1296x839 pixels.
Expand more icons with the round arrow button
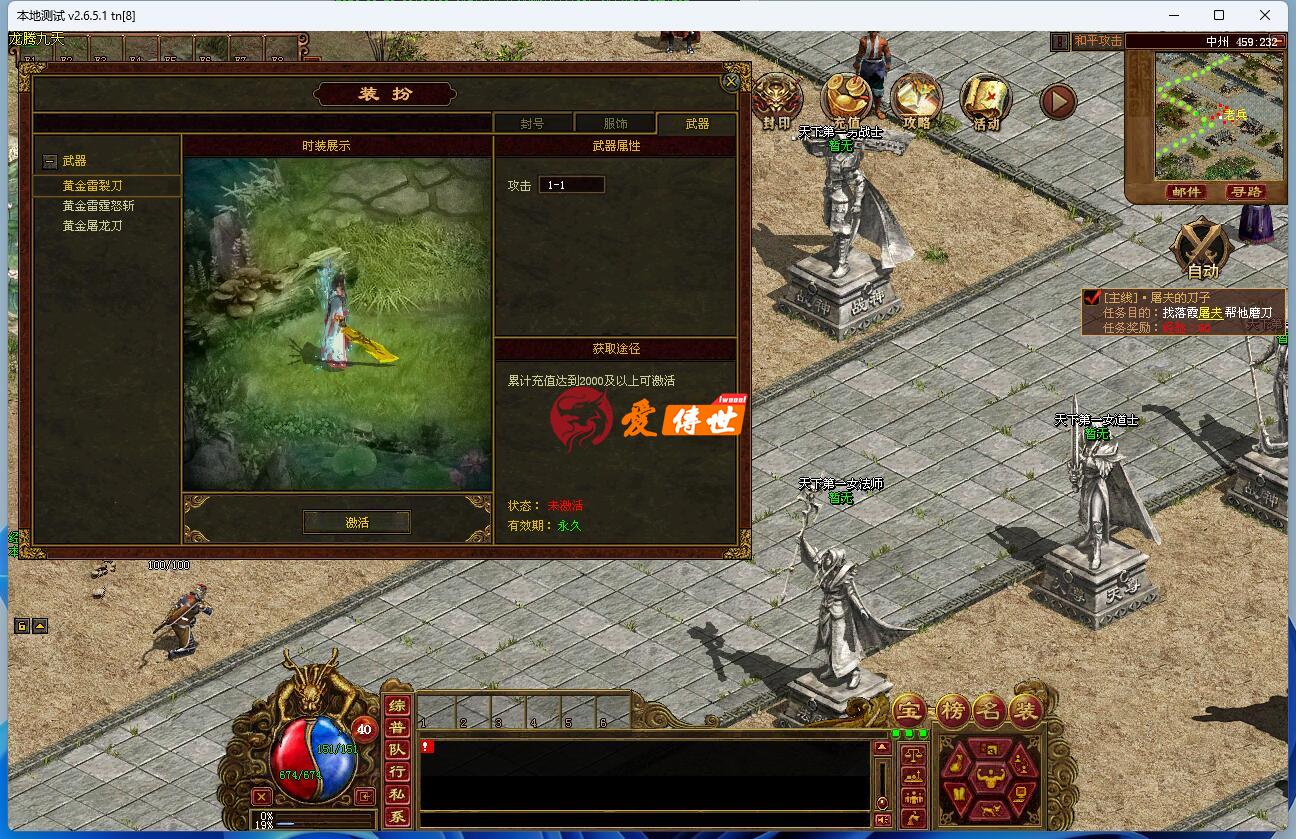(x=1057, y=100)
